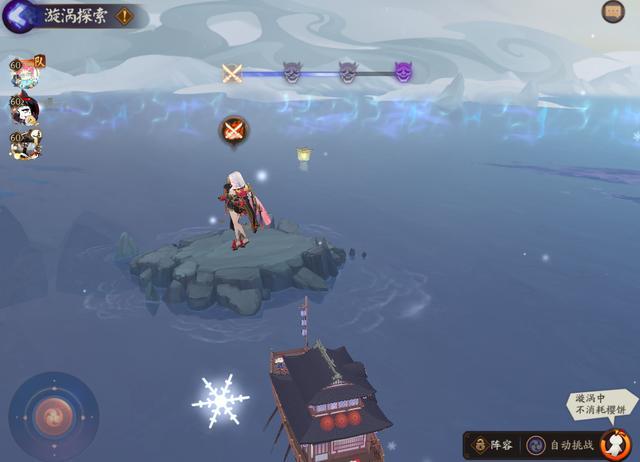The image size is (640, 462).
Task: Click the orange paper doll icon
Action: (615, 443)
